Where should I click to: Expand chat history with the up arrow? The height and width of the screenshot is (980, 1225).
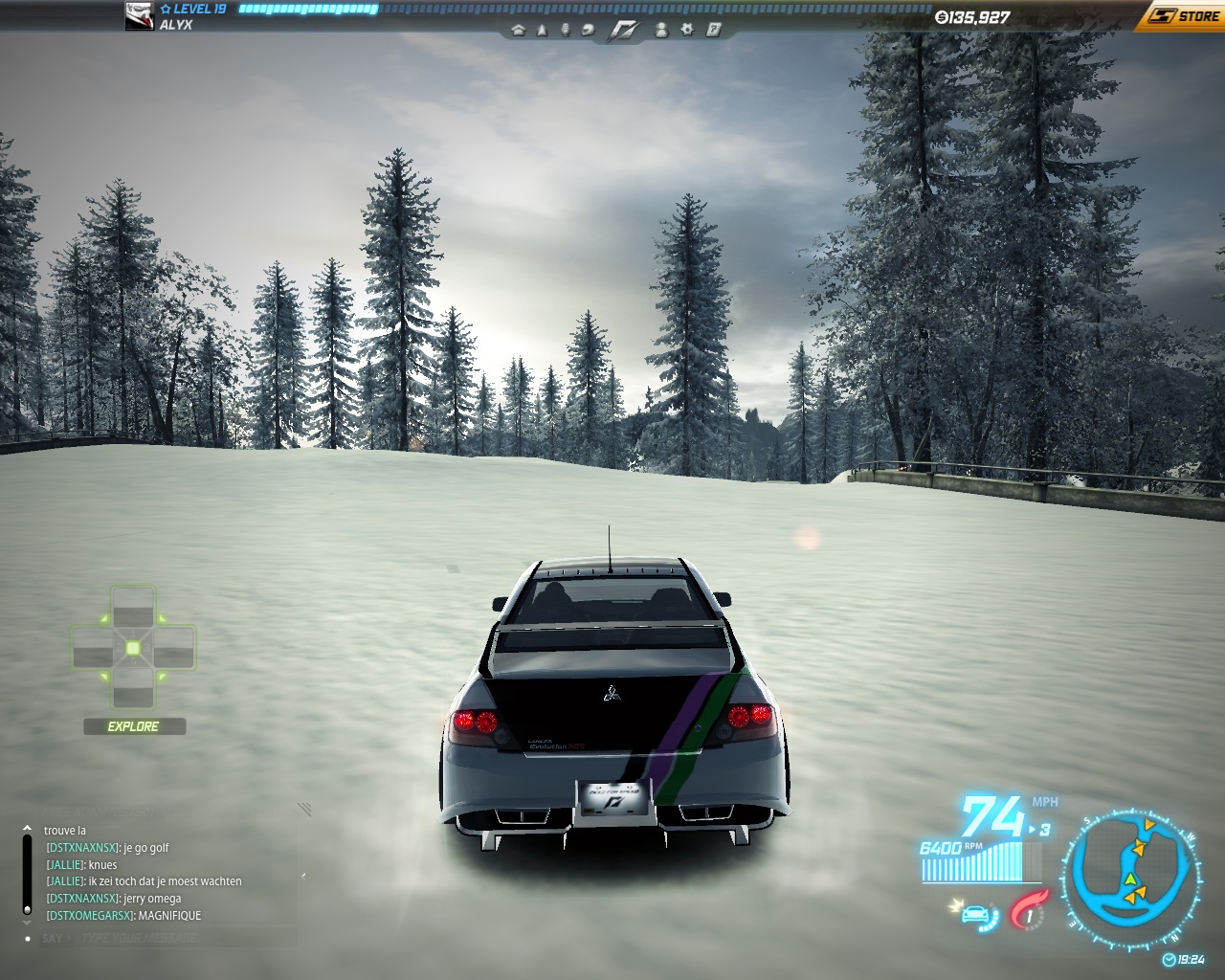tap(26, 827)
